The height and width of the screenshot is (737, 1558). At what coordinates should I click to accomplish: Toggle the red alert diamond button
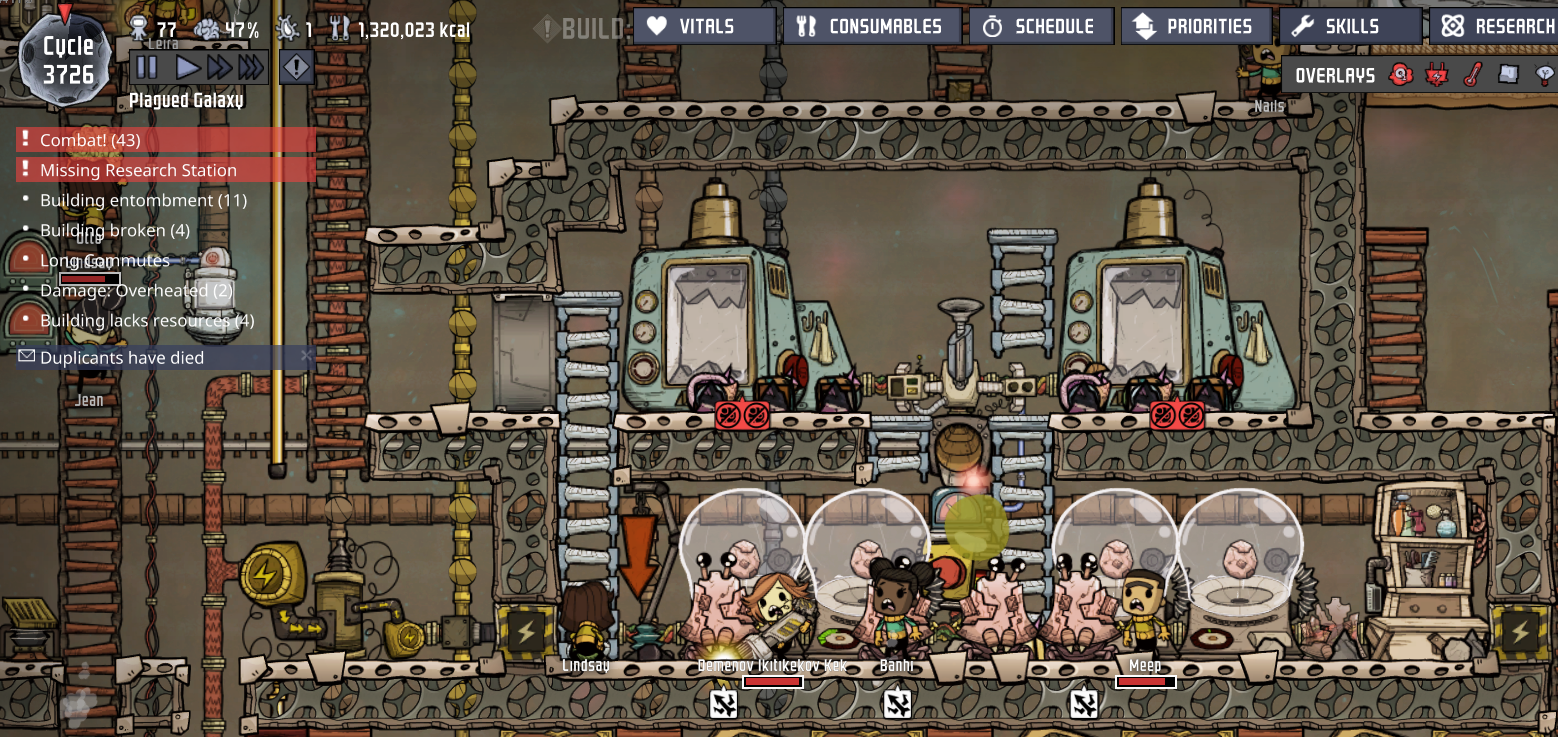tap(297, 68)
